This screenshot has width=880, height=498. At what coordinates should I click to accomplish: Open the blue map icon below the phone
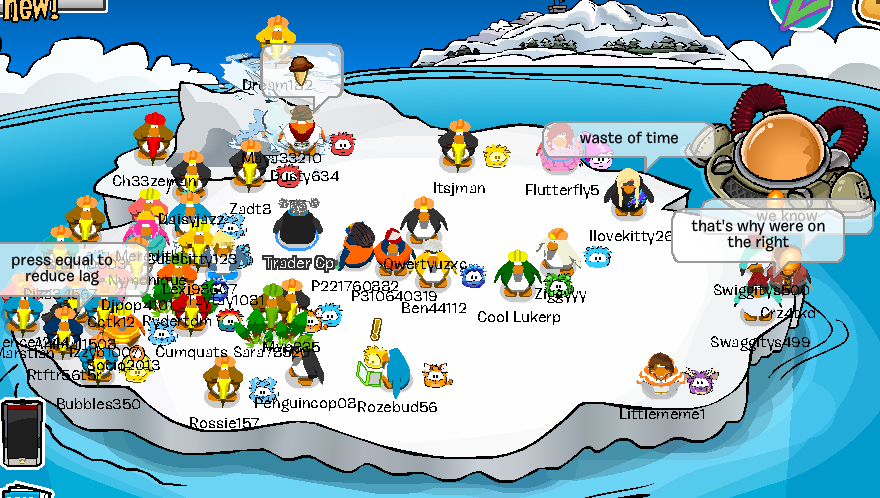(x=18, y=492)
